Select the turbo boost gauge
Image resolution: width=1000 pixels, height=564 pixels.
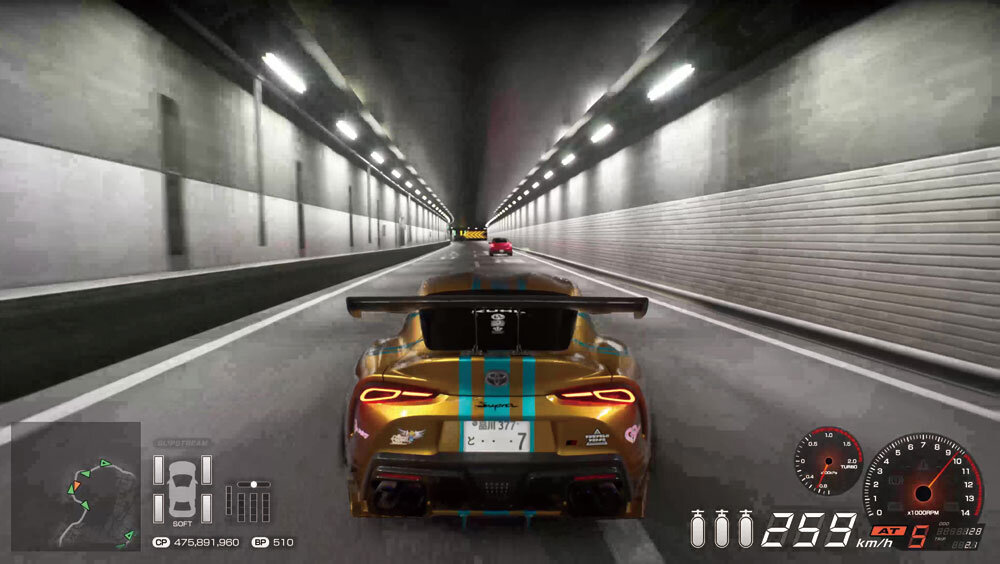[x=828, y=461]
